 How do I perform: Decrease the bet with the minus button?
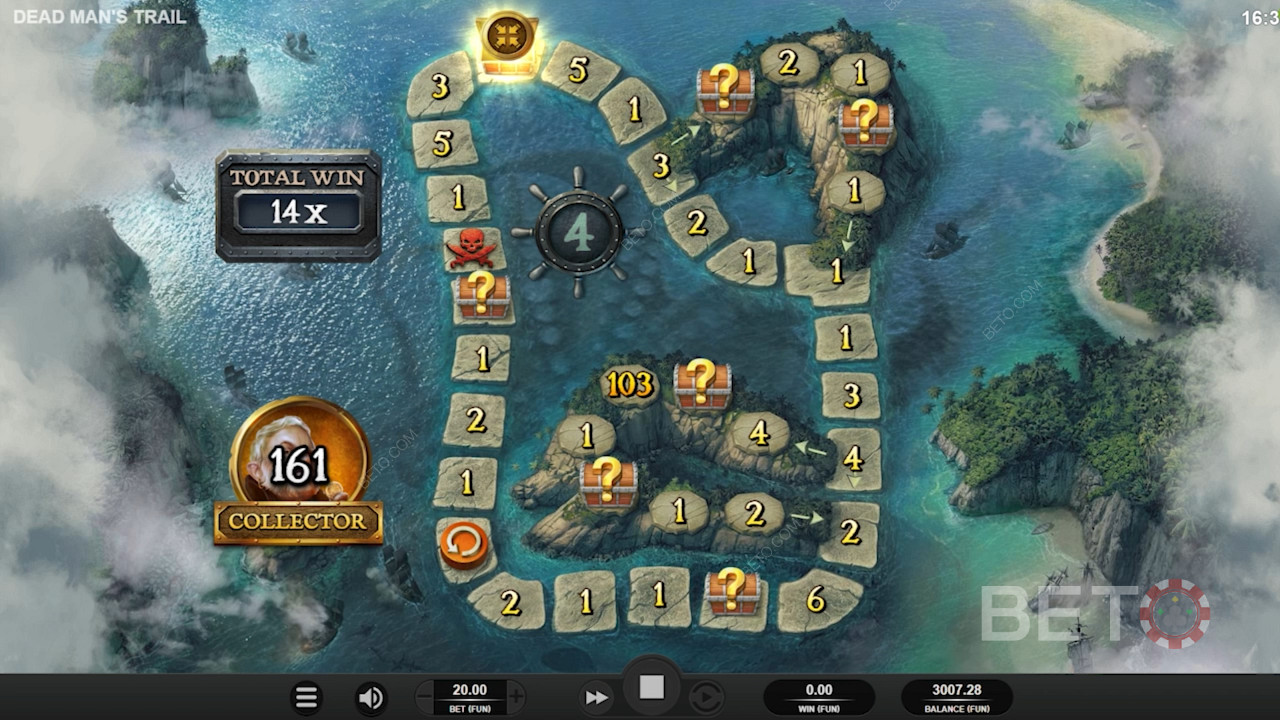coord(425,696)
